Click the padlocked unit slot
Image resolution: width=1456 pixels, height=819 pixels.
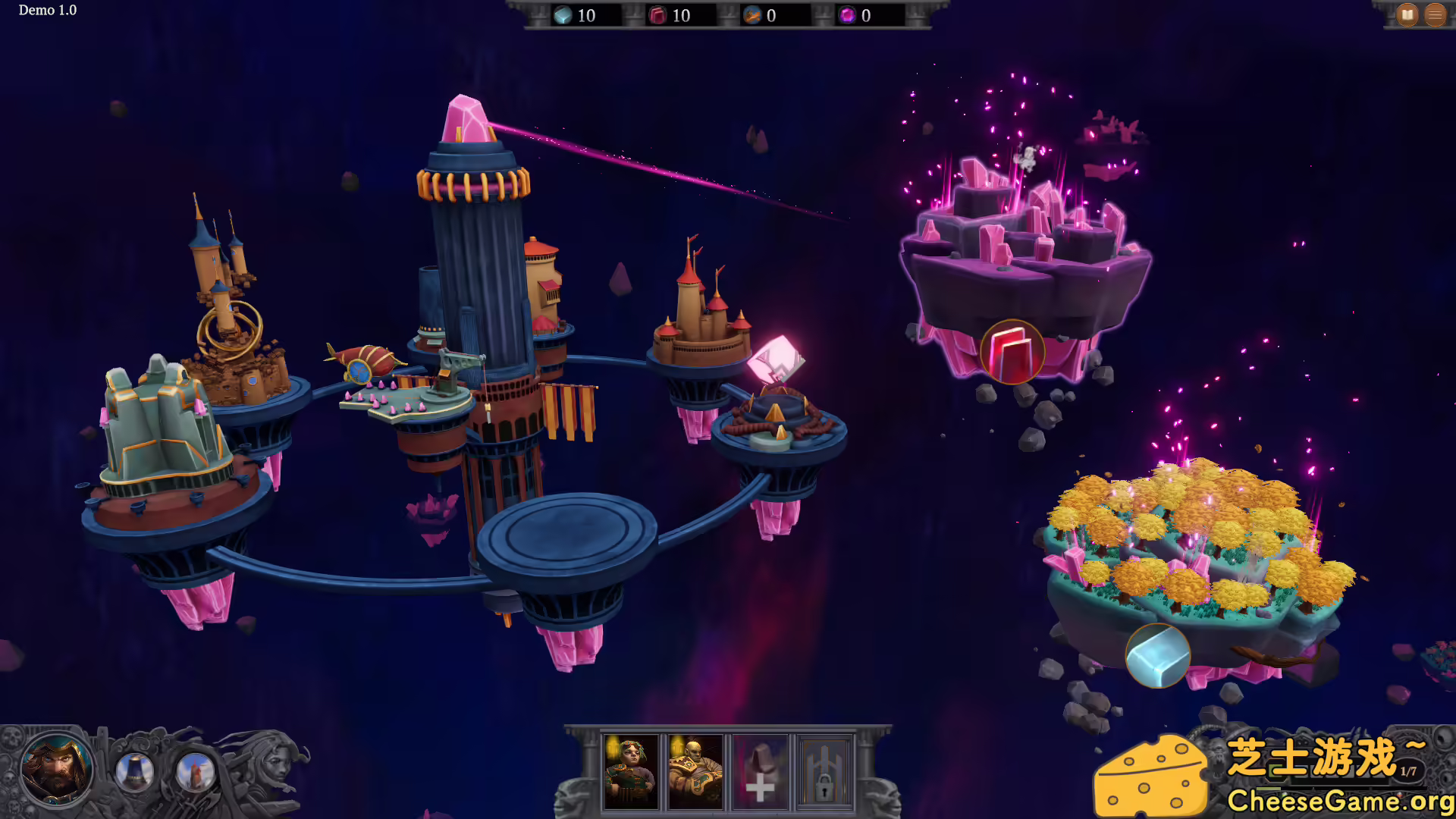(x=824, y=772)
